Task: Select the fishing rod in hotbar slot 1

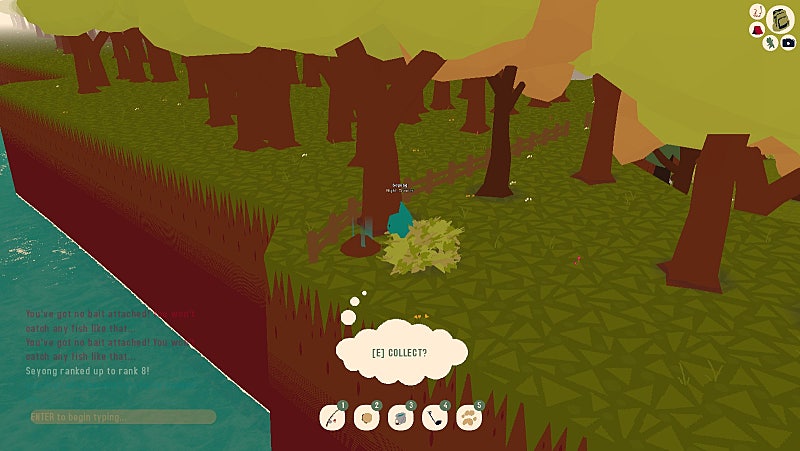Action: click(332, 419)
